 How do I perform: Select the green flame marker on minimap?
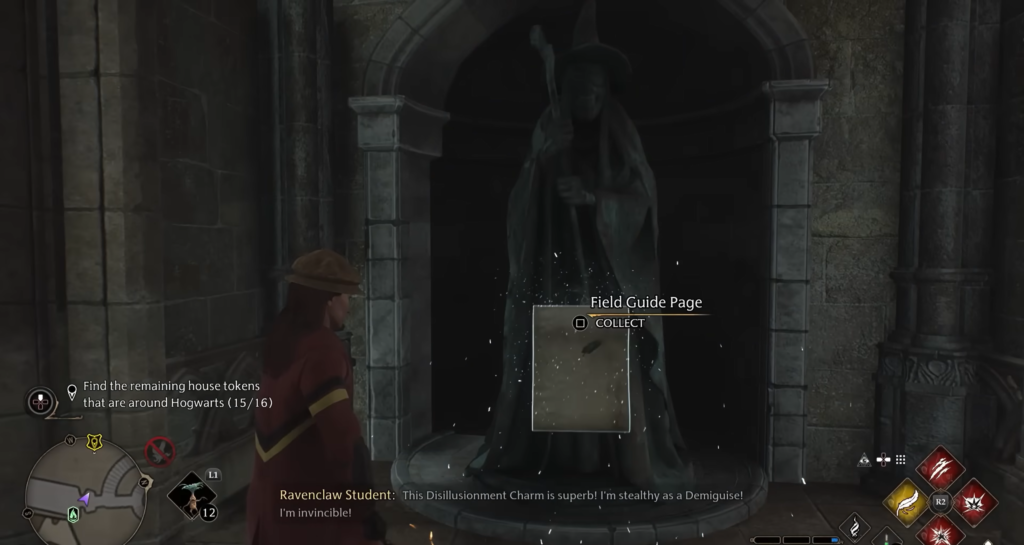coord(73,514)
